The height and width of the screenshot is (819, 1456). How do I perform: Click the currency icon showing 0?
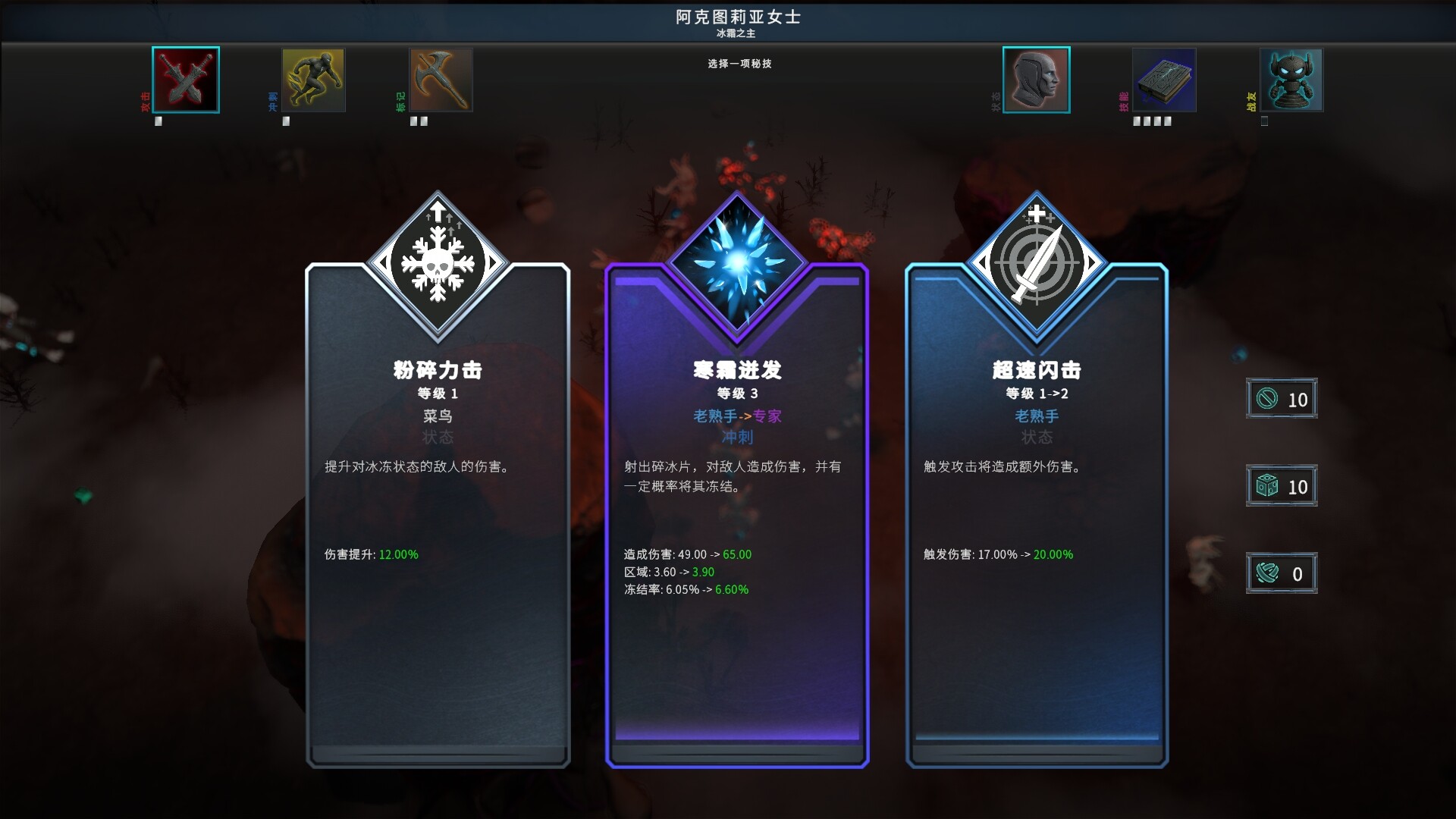coord(1282,573)
